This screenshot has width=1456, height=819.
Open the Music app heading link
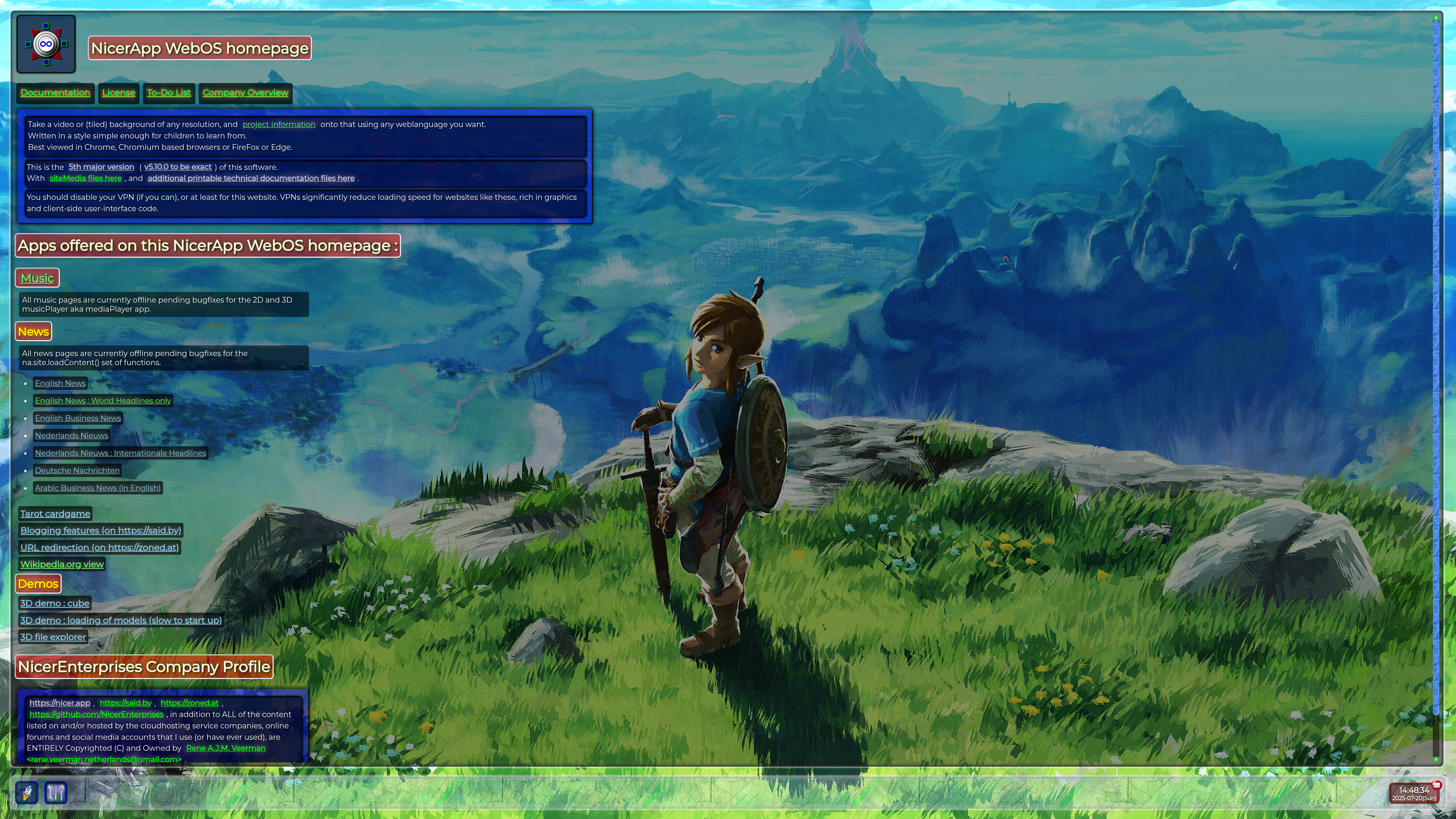click(37, 278)
